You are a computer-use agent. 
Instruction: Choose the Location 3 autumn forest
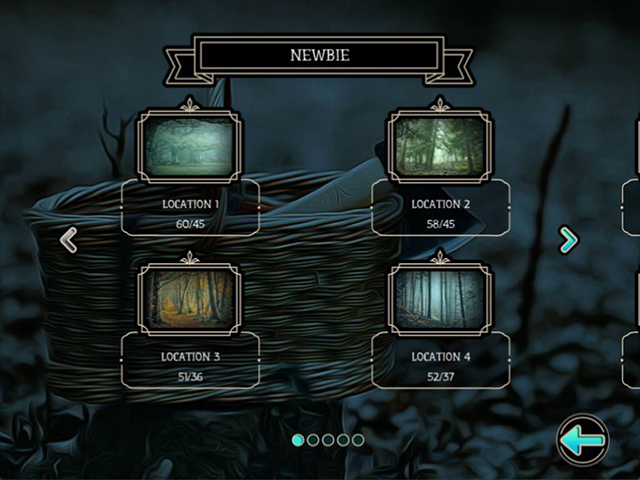click(x=189, y=297)
